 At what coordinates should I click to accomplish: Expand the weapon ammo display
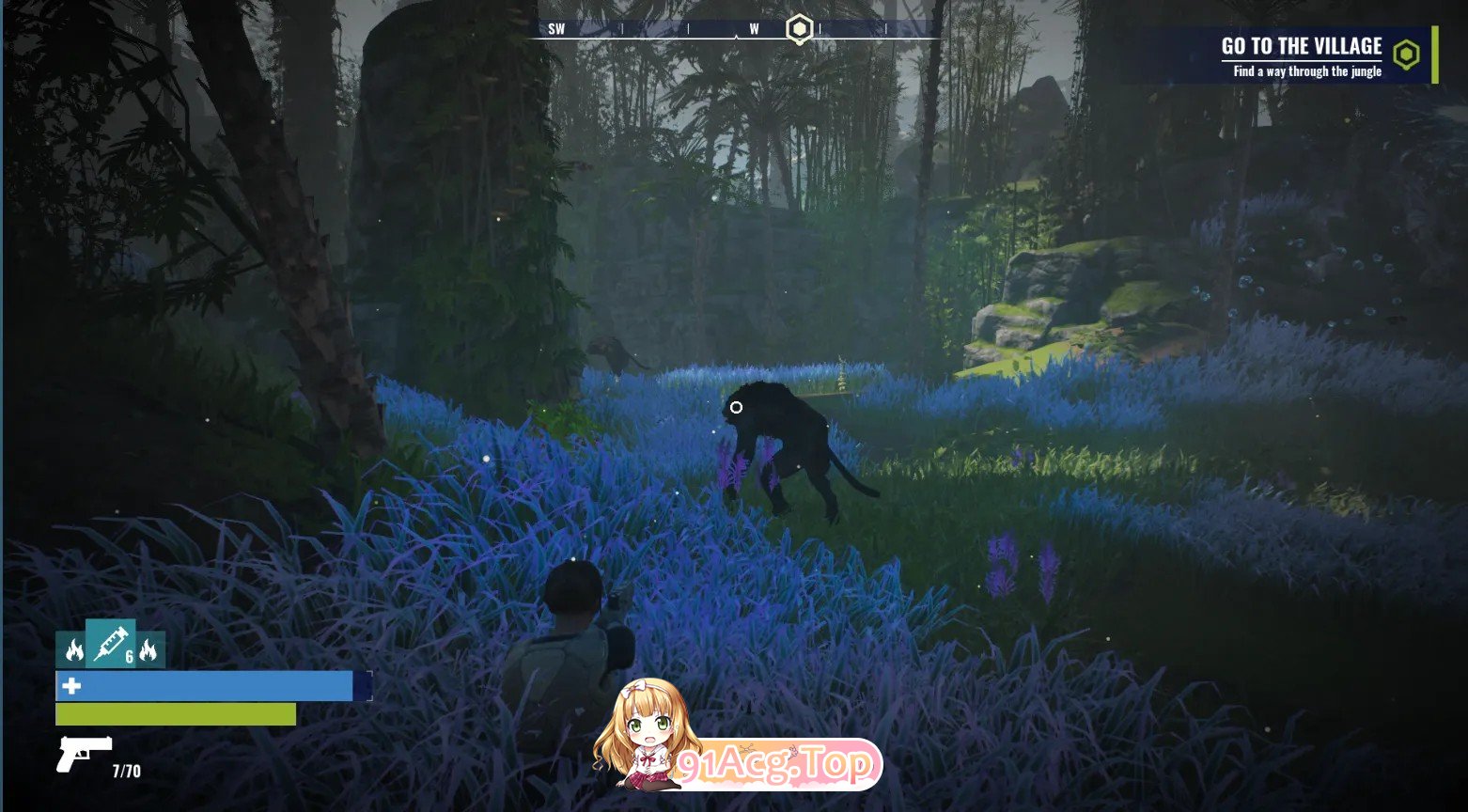124,770
